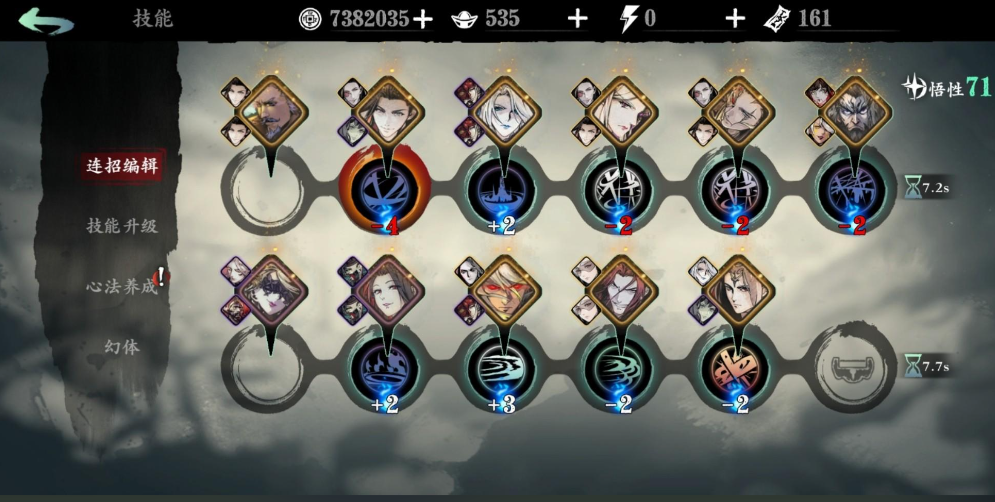Select the bottom-row skill slot showing +3
This screenshot has height=502, width=995.
[x=502, y=367]
